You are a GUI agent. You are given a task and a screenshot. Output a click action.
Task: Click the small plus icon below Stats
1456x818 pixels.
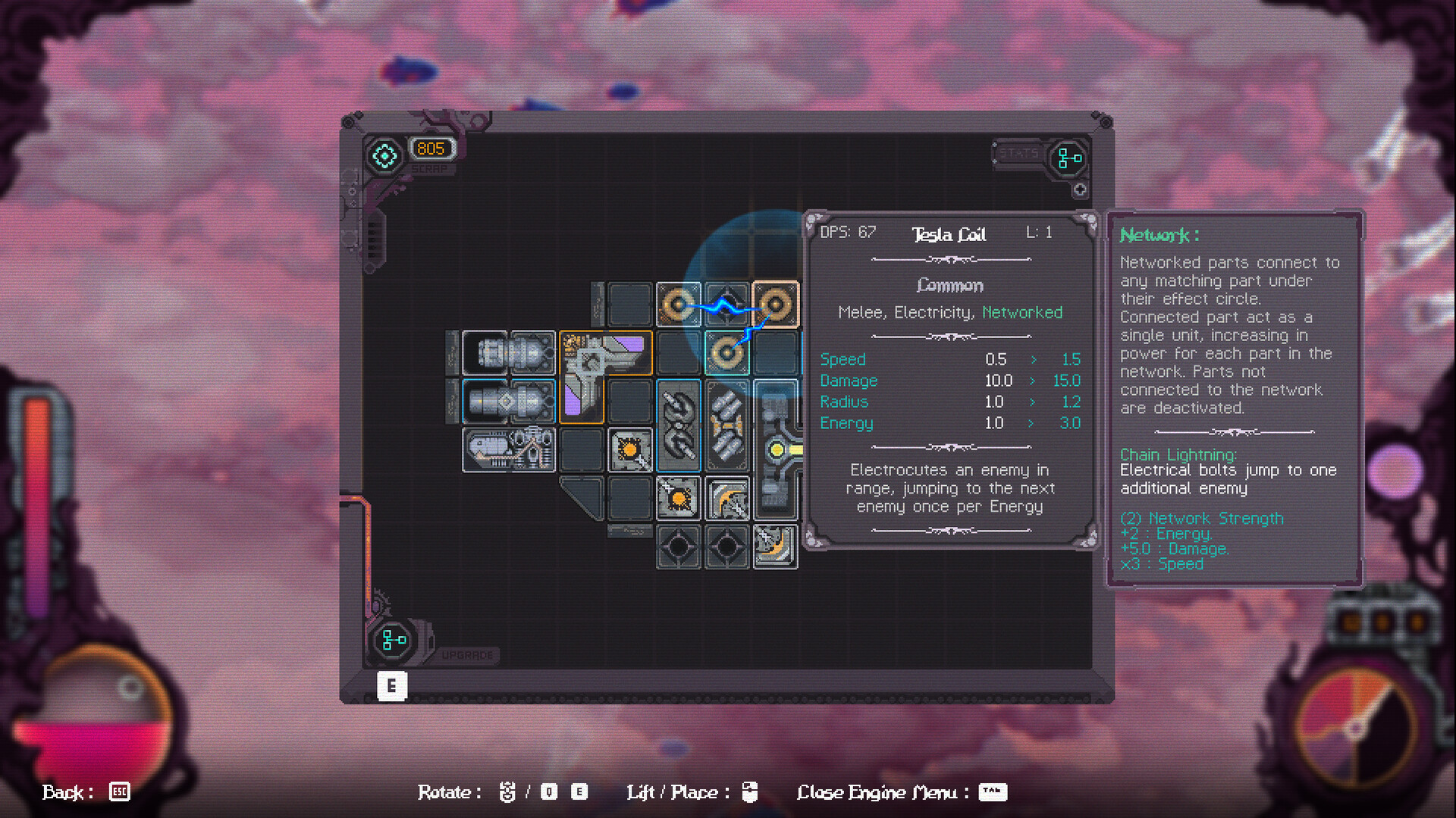tap(1080, 190)
